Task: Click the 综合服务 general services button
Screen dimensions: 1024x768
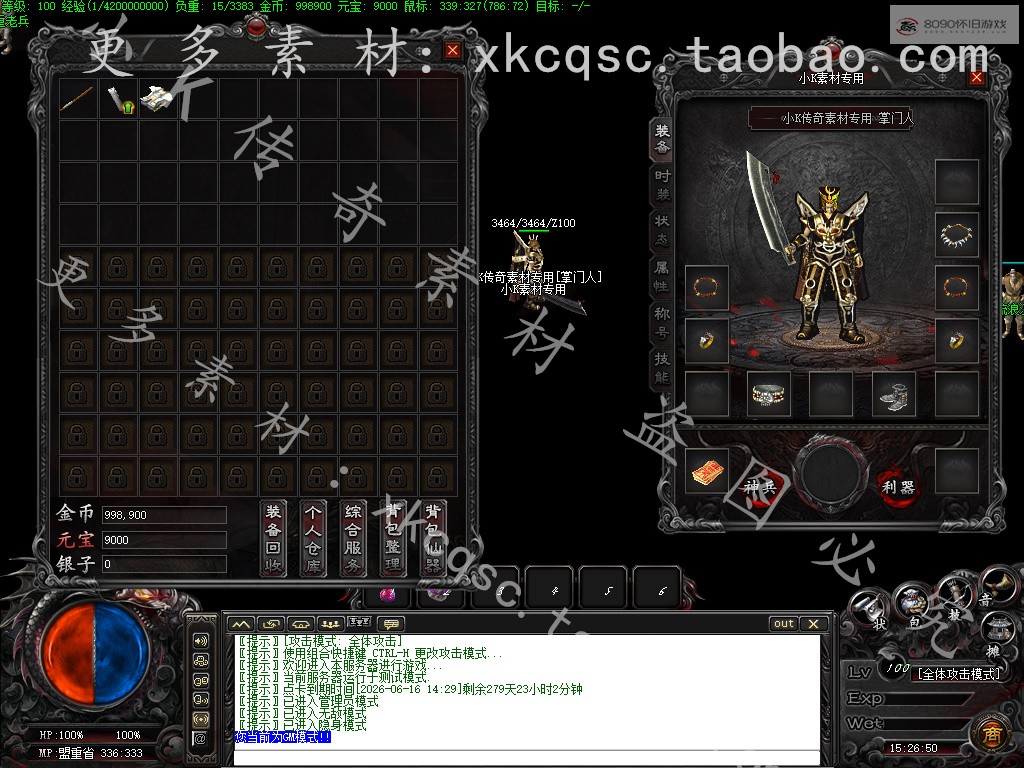Action: 354,537
